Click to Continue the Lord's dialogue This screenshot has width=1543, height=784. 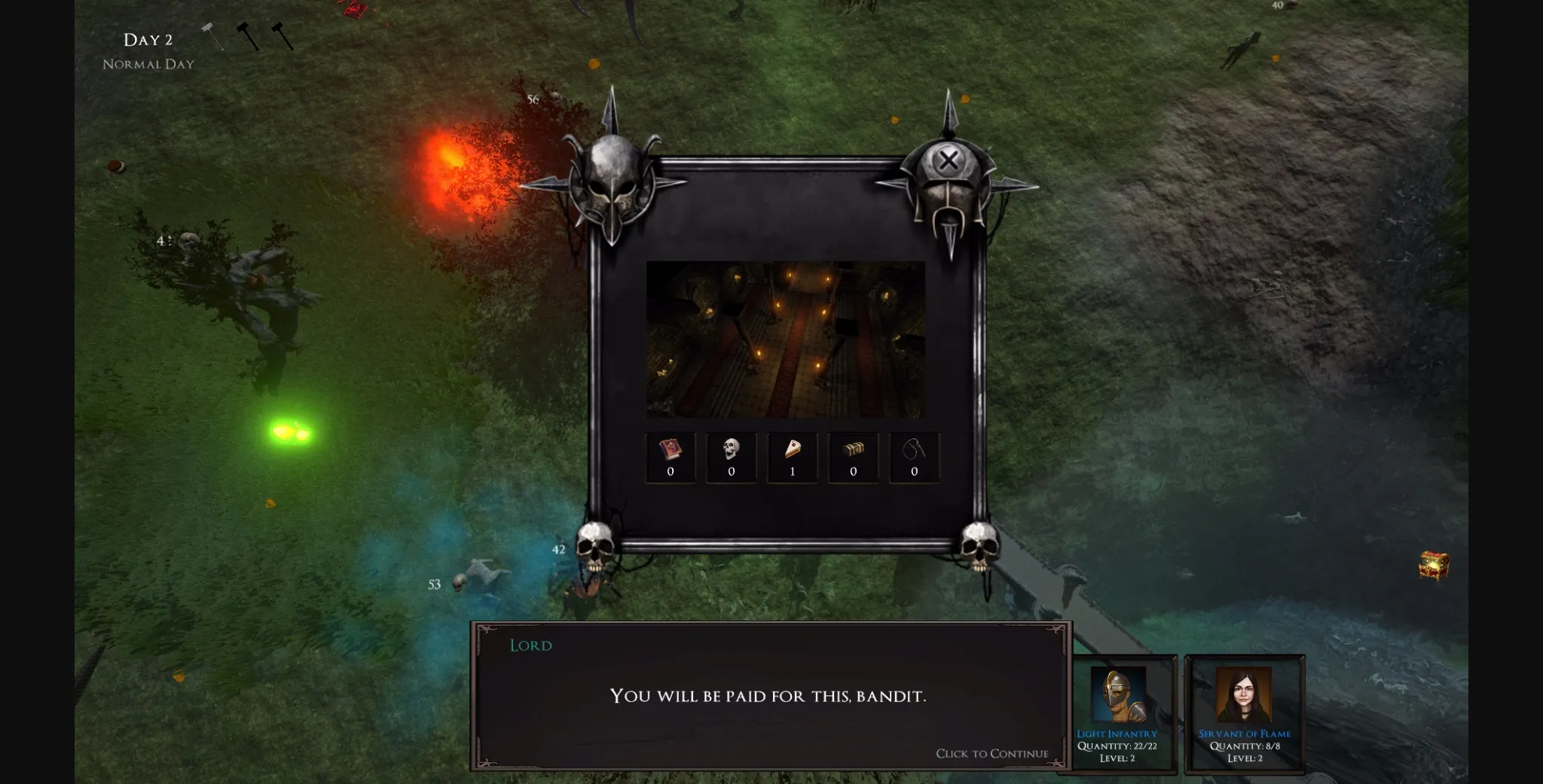pyautogui.click(x=991, y=753)
